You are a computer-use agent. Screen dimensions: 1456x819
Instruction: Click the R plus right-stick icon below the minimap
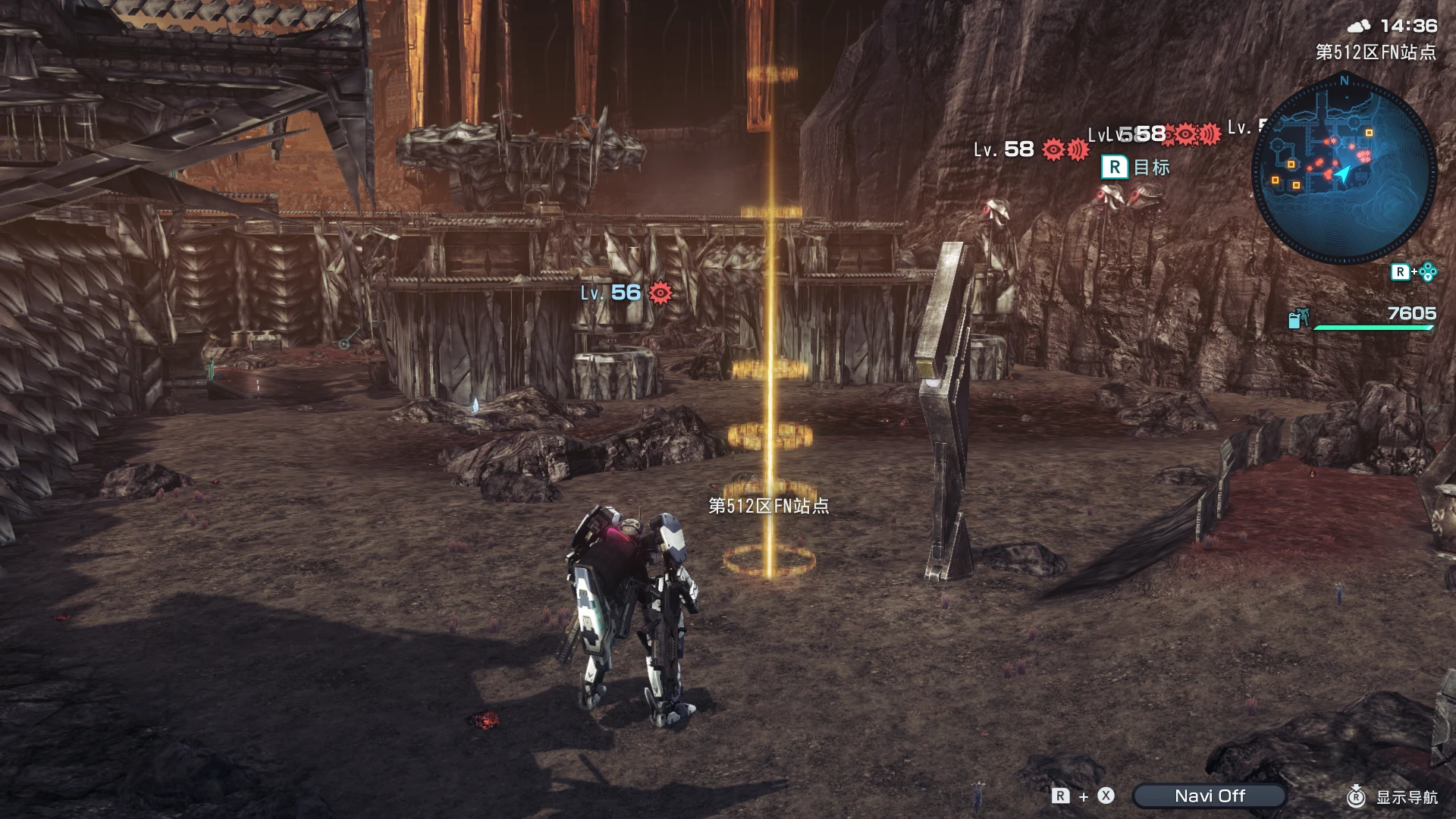1413,271
